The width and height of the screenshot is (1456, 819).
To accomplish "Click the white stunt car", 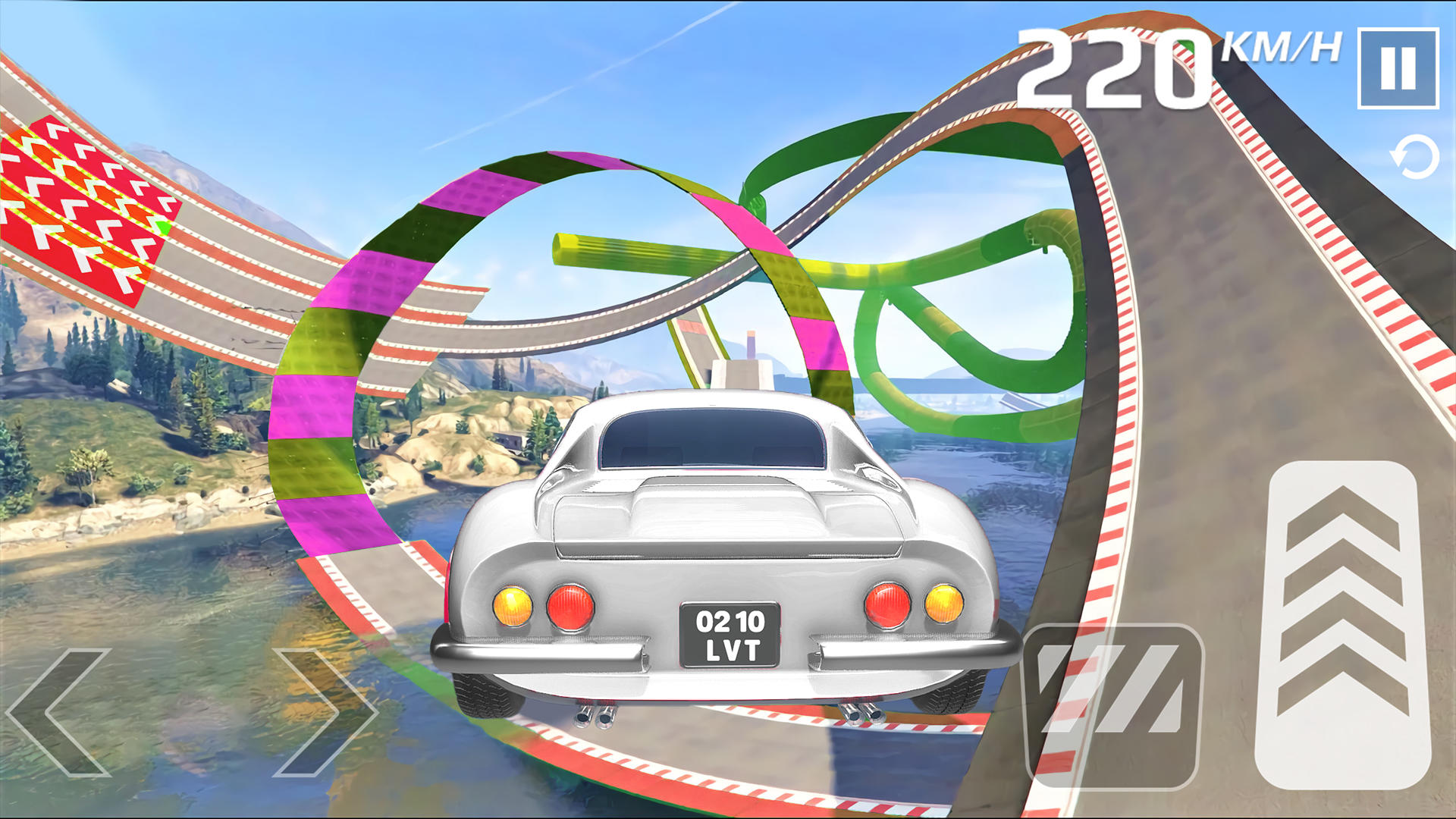I will pos(720,531).
